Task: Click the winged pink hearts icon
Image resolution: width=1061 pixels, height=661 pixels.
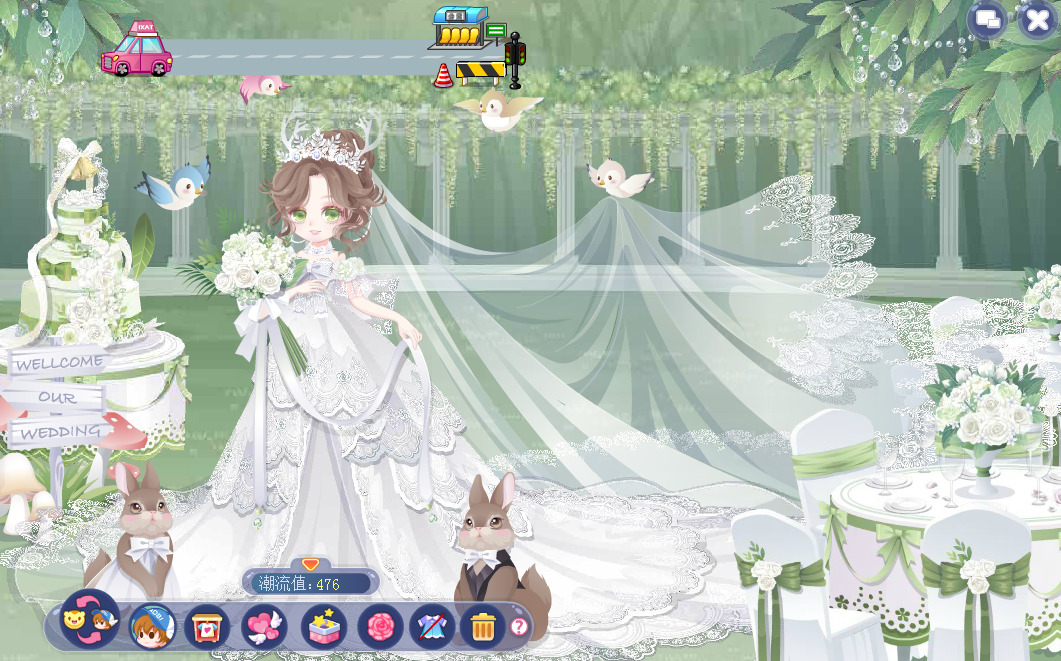Action: (x=264, y=627)
